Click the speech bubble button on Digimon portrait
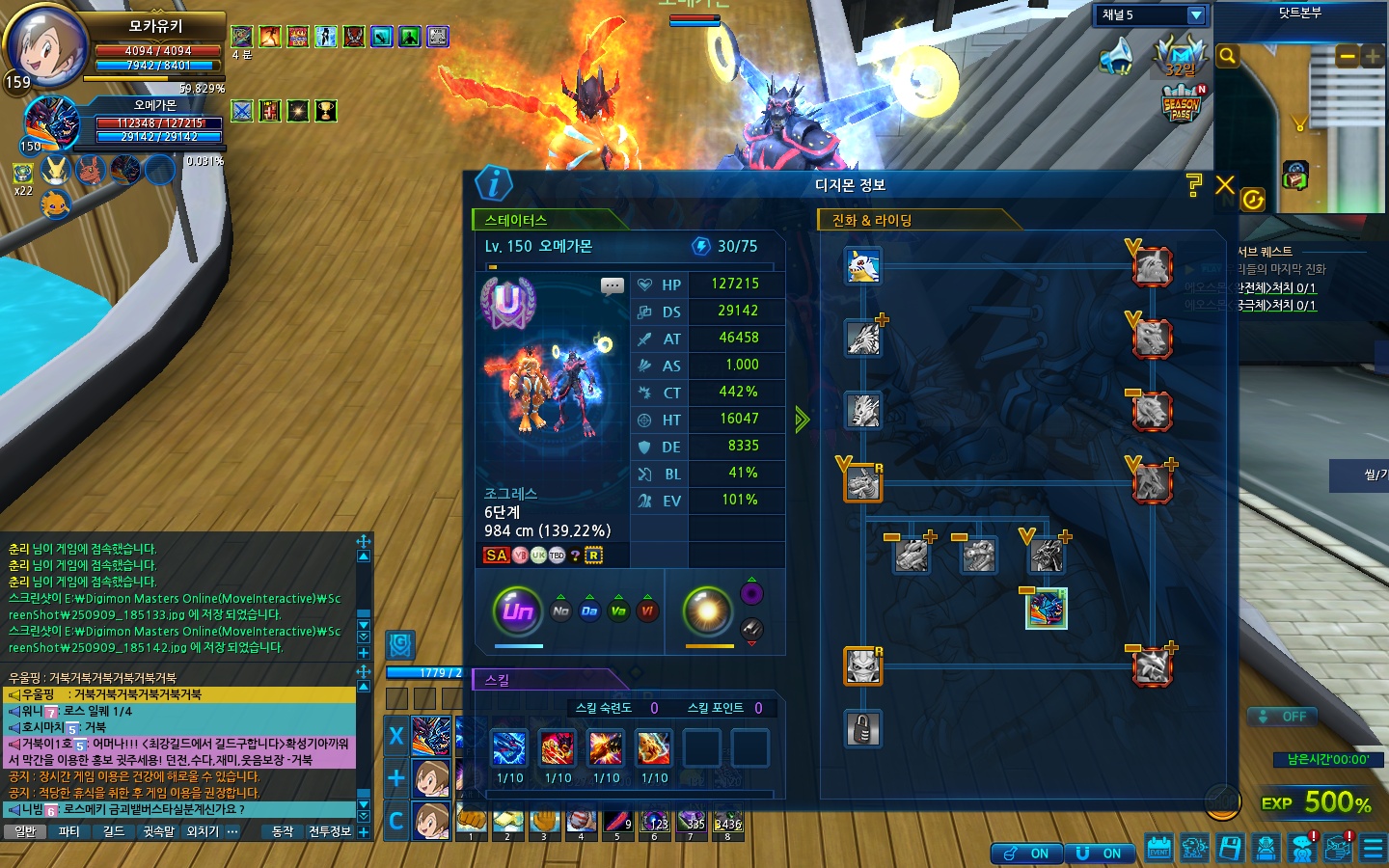 pos(612,285)
